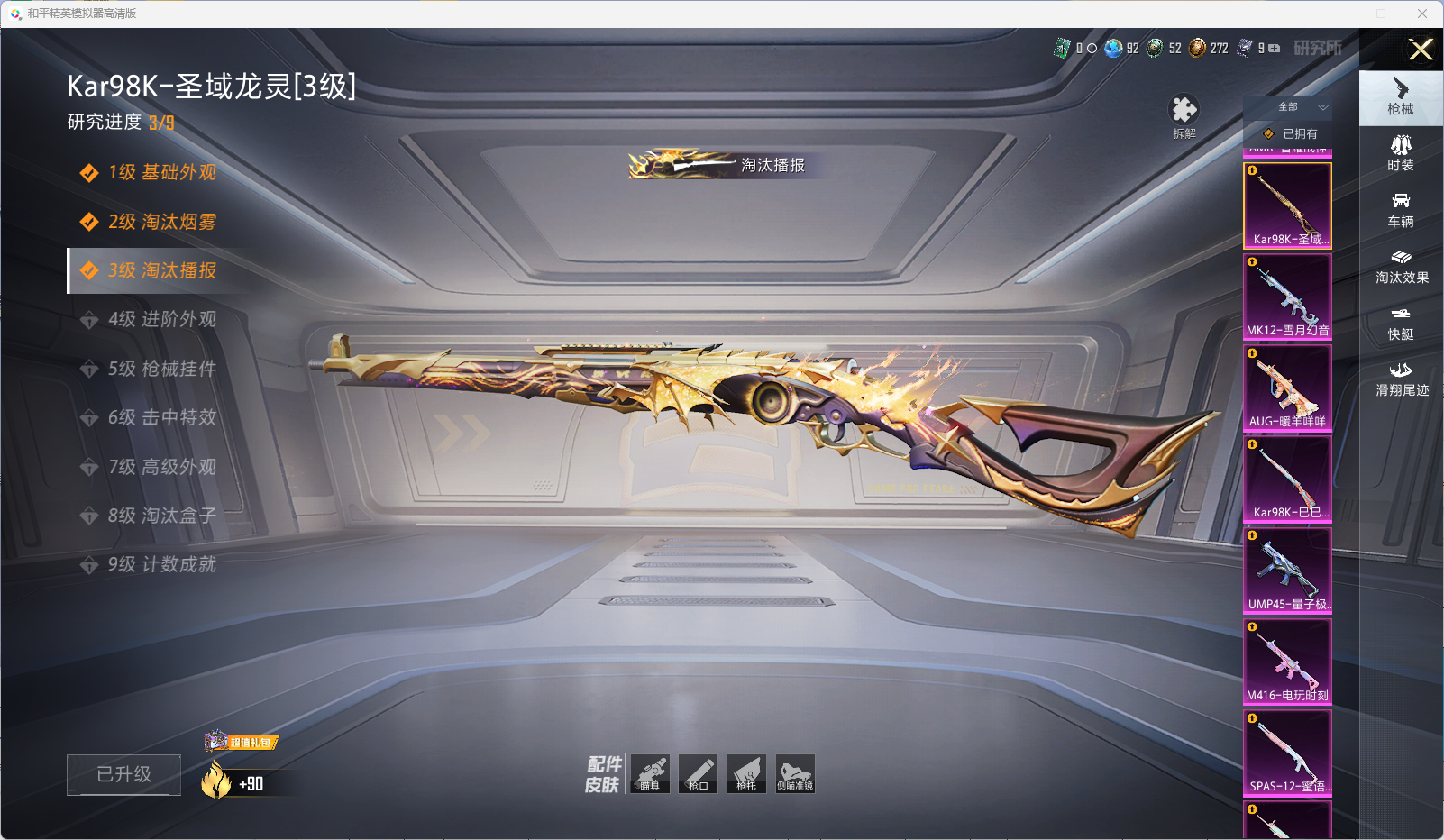
Task: Switch to the 时装 outfit tab
Action: click(x=1401, y=153)
